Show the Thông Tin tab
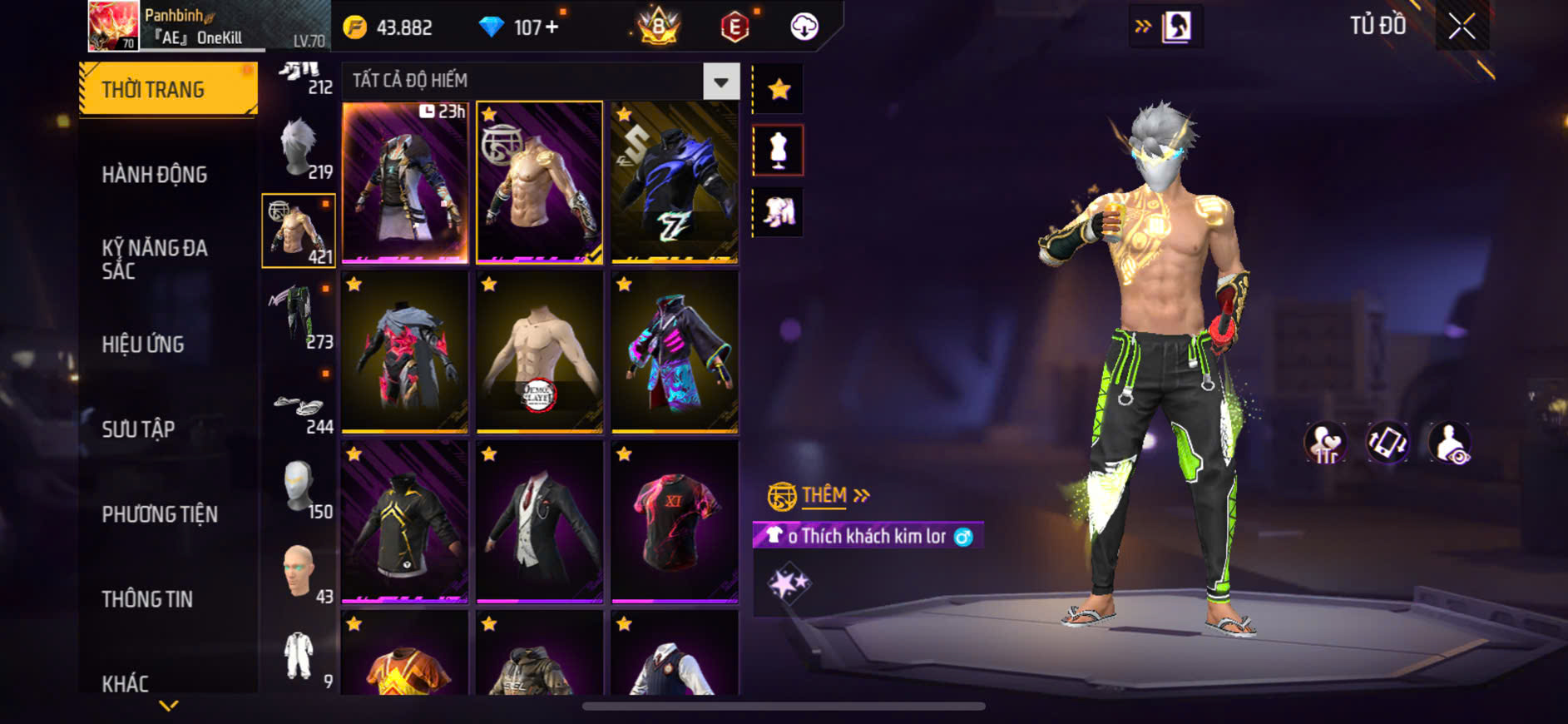This screenshot has width=1568, height=724. (147, 599)
